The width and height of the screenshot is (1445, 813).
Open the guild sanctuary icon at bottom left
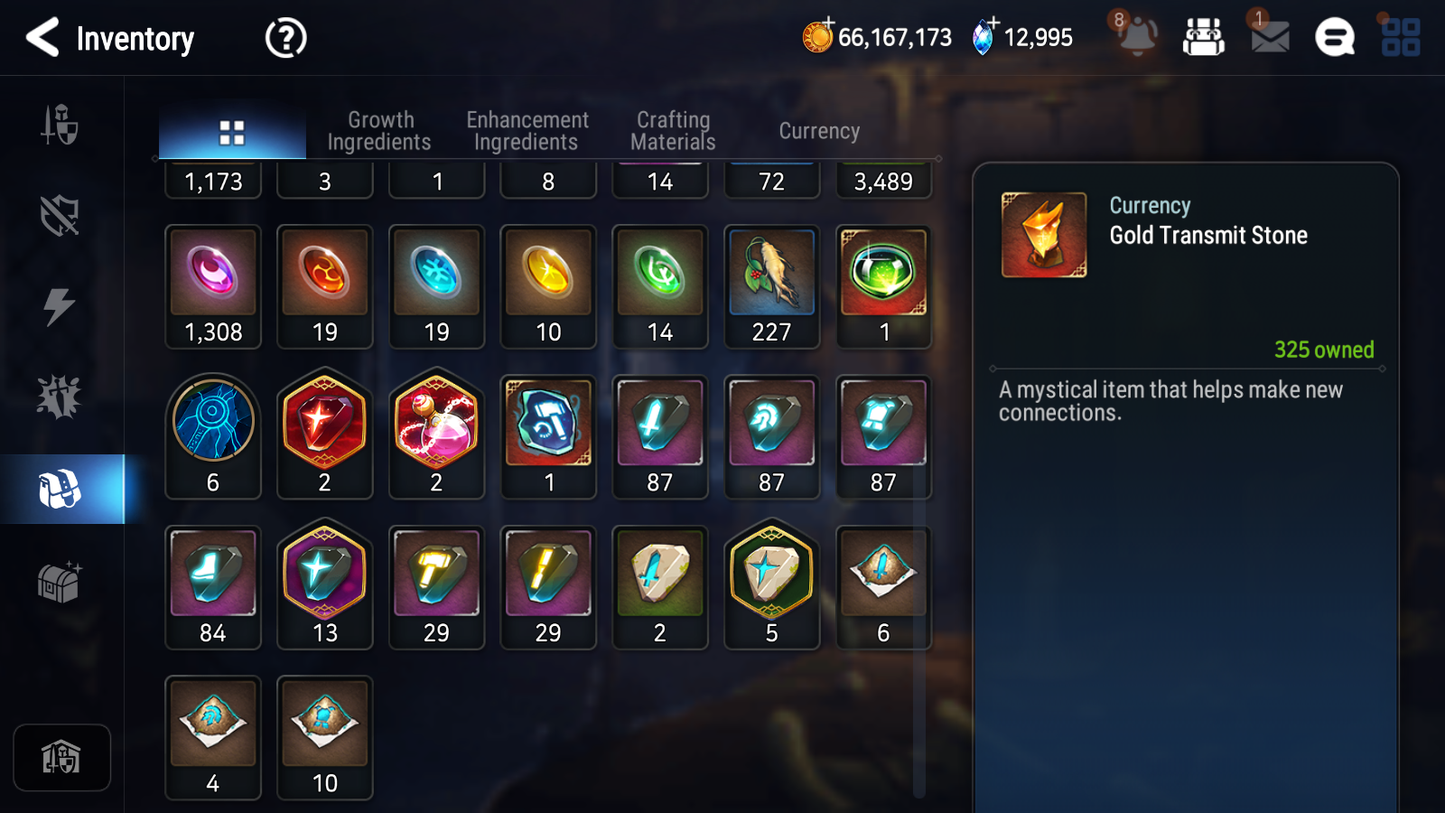coord(61,757)
